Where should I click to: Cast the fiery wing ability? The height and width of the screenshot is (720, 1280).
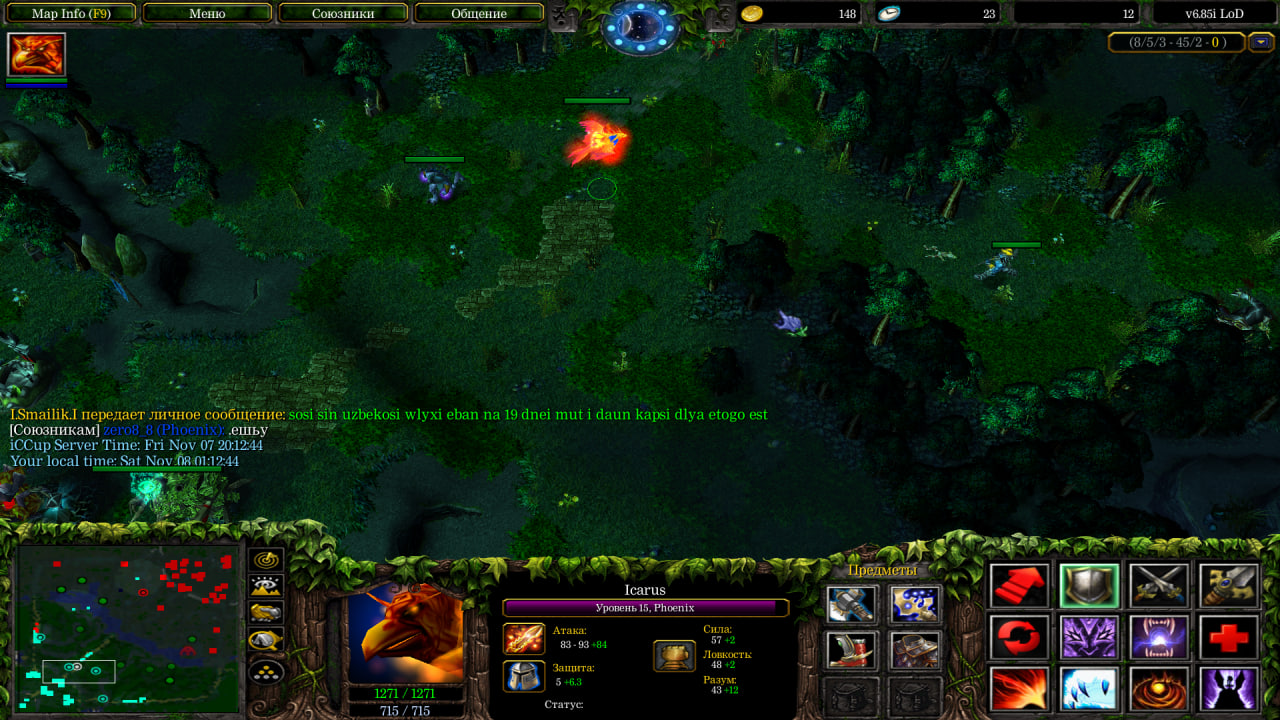click(x=1020, y=689)
